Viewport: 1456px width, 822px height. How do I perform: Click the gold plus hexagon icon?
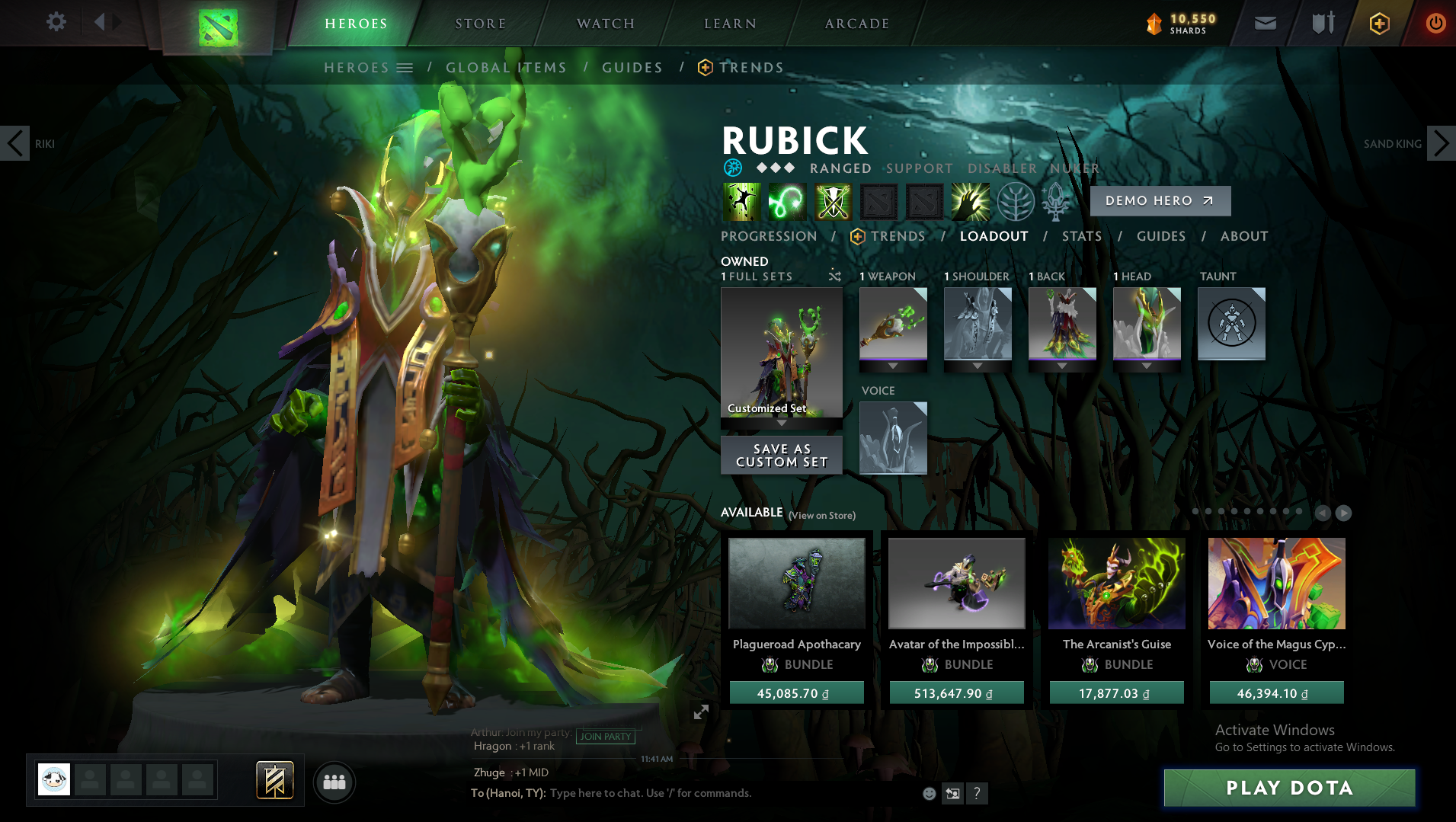click(x=1378, y=23)
